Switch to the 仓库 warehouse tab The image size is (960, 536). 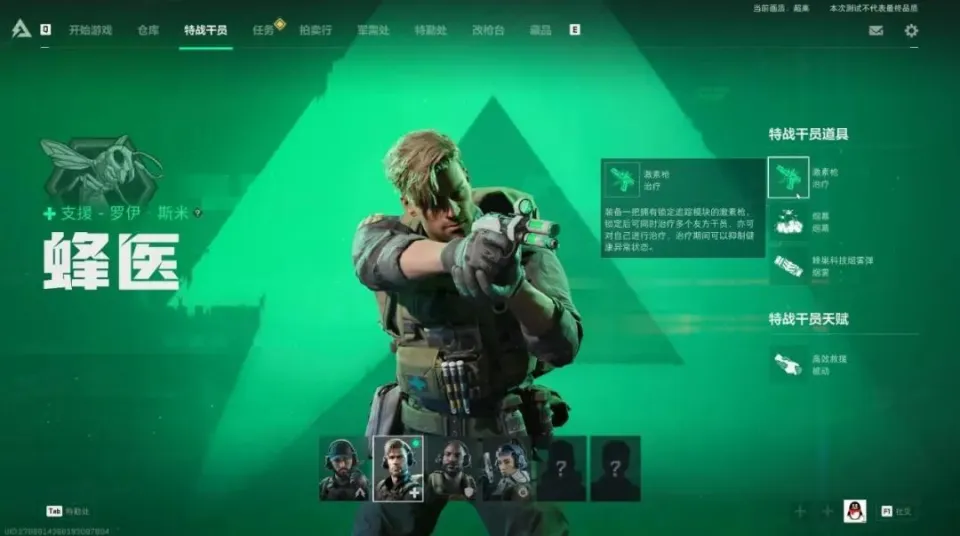[148, 30]
